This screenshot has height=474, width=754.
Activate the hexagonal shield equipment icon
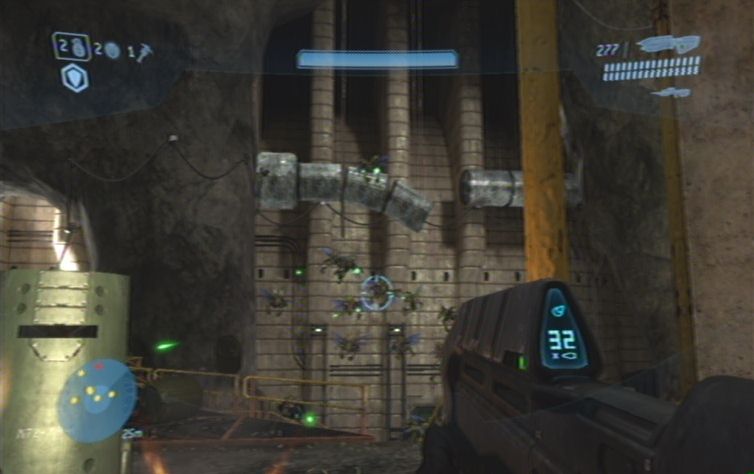click(x=75, y=78)
